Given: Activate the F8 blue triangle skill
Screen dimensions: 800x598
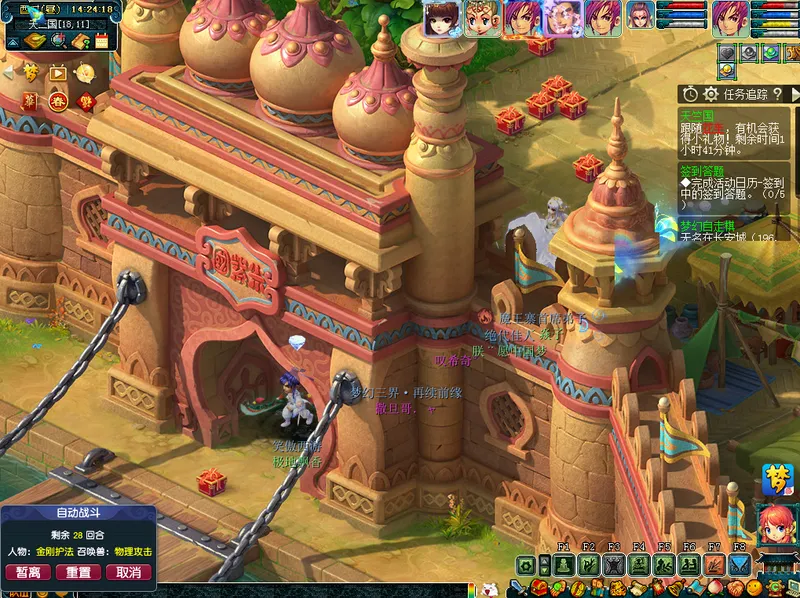Looking at the screenshot, I should click(739, 565).
